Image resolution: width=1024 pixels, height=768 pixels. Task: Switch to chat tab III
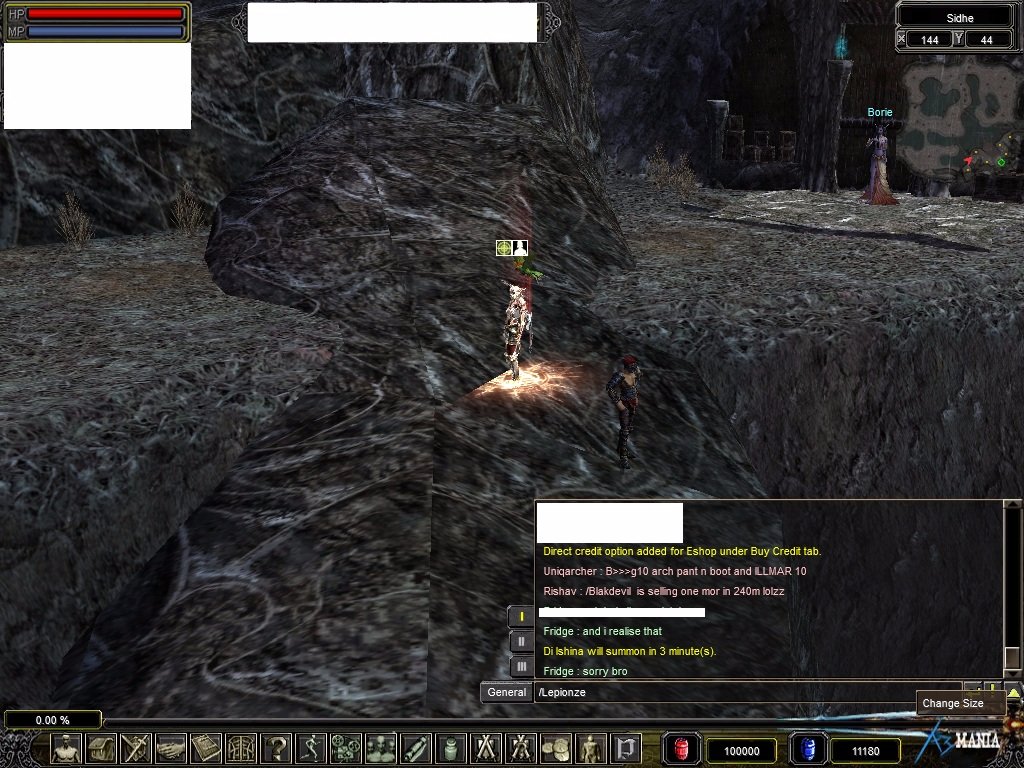[520, 666]
